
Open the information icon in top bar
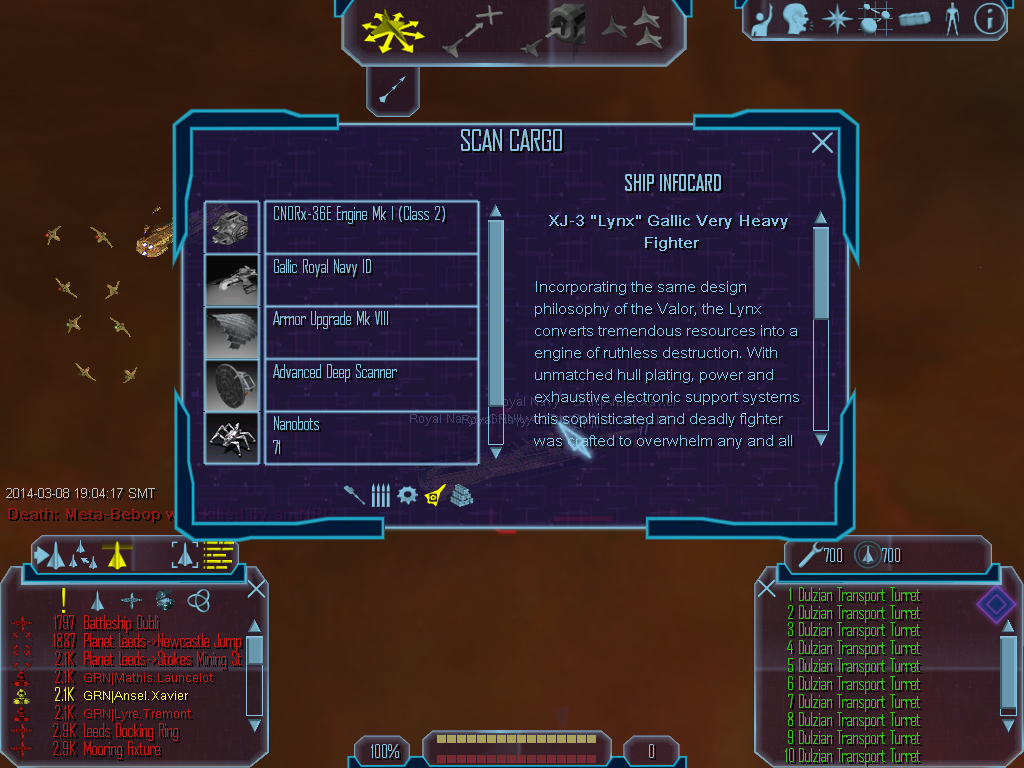988,19
